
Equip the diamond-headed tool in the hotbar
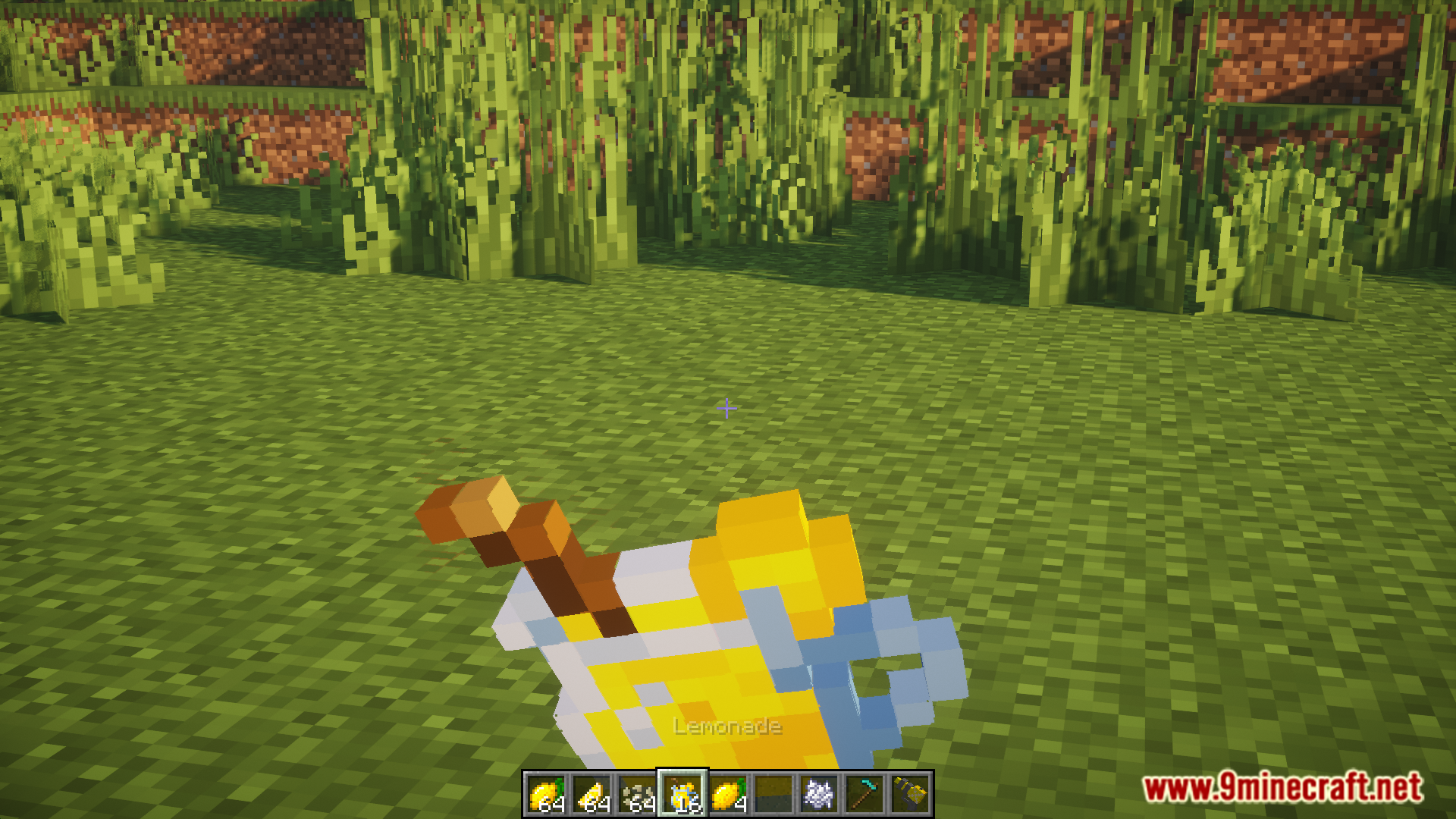pyautogui.click(x=864, y=794)
